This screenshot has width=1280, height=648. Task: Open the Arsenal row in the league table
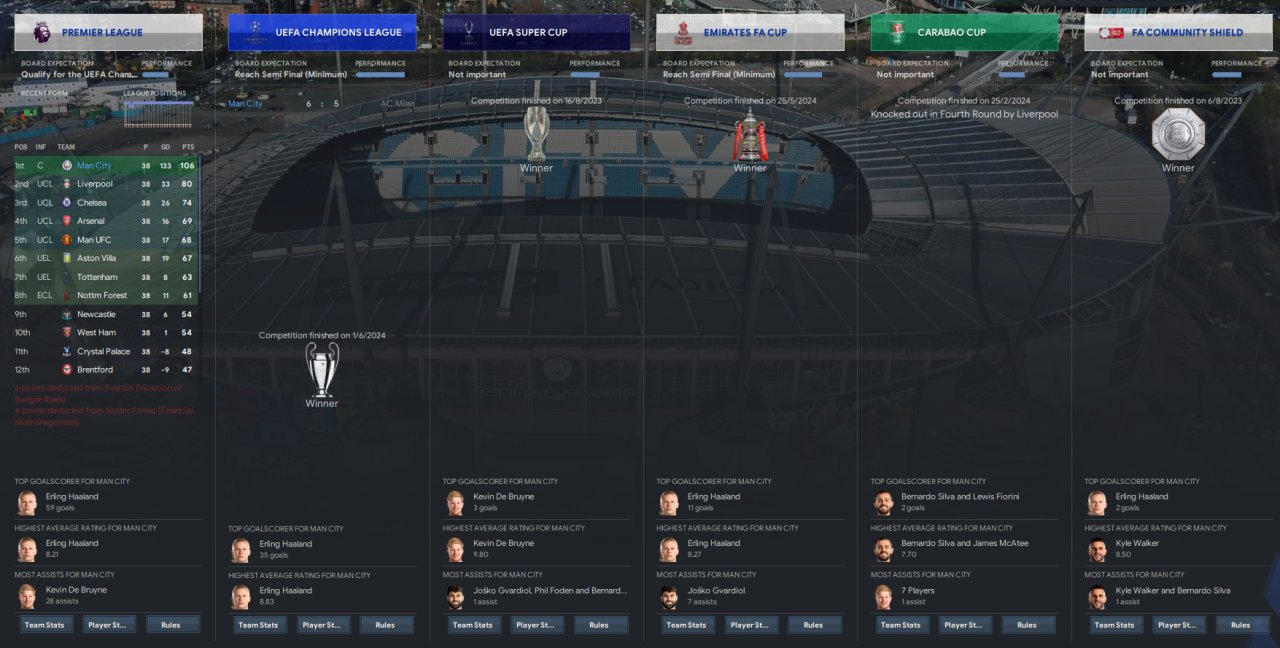[91, 221]
